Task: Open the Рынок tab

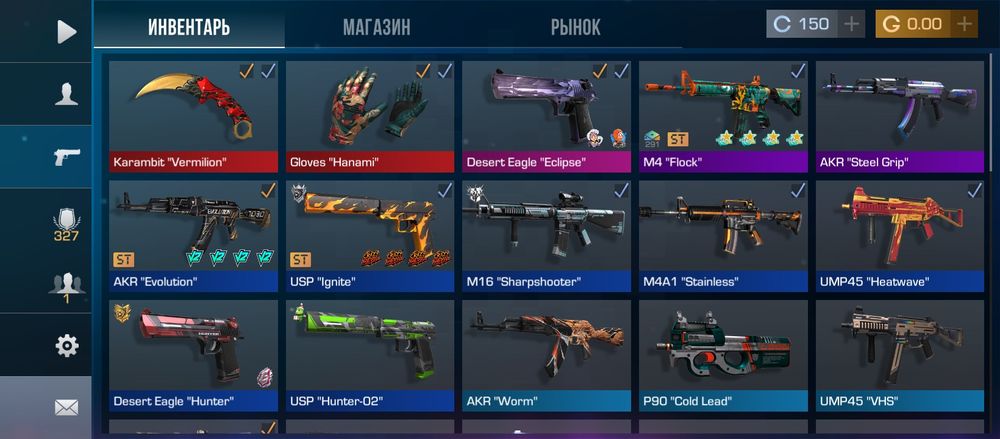Action: (575, 27)
